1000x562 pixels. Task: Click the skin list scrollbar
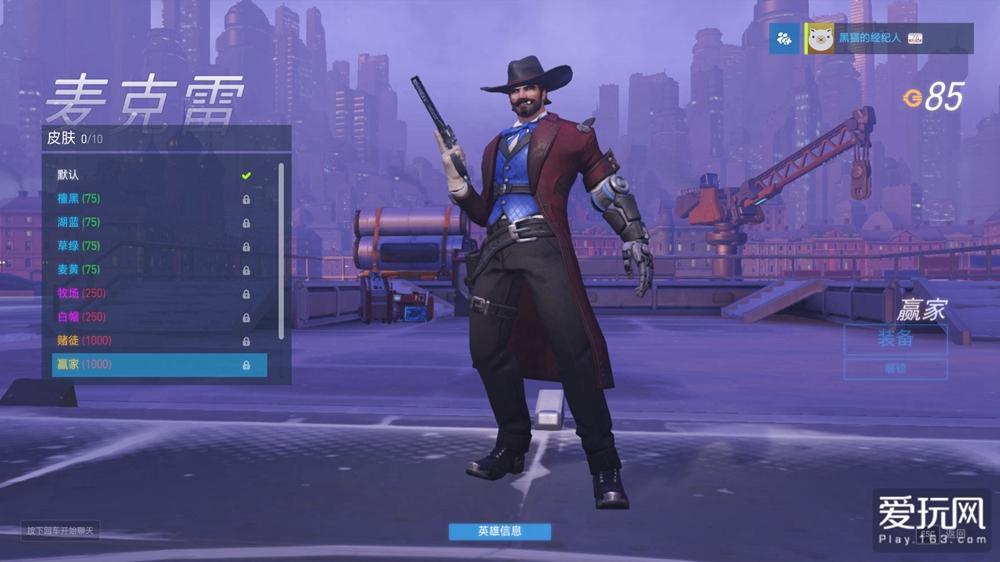(281, 250)
